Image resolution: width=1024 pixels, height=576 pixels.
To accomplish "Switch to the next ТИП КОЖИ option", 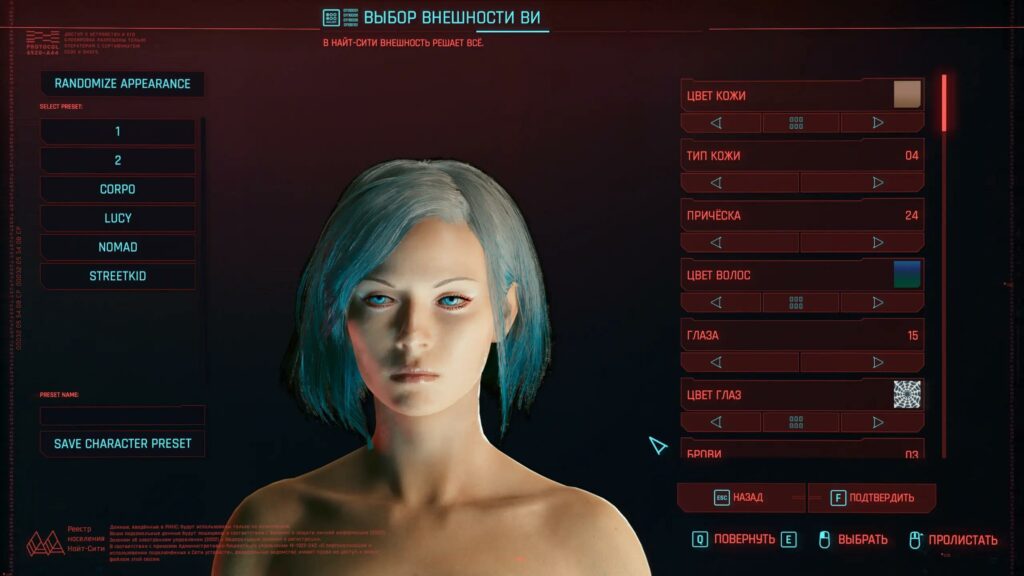I will click(x=879, y=183).
